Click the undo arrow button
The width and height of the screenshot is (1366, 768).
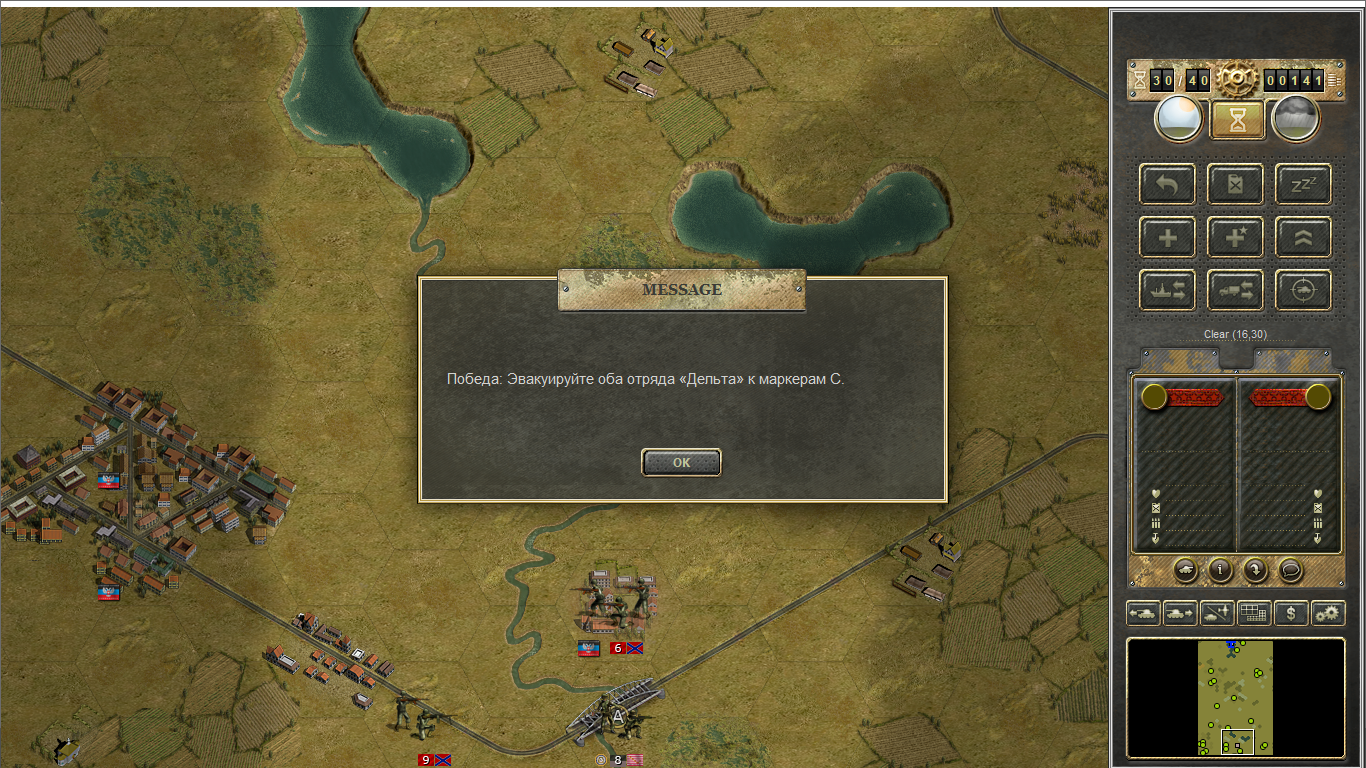1167,184
